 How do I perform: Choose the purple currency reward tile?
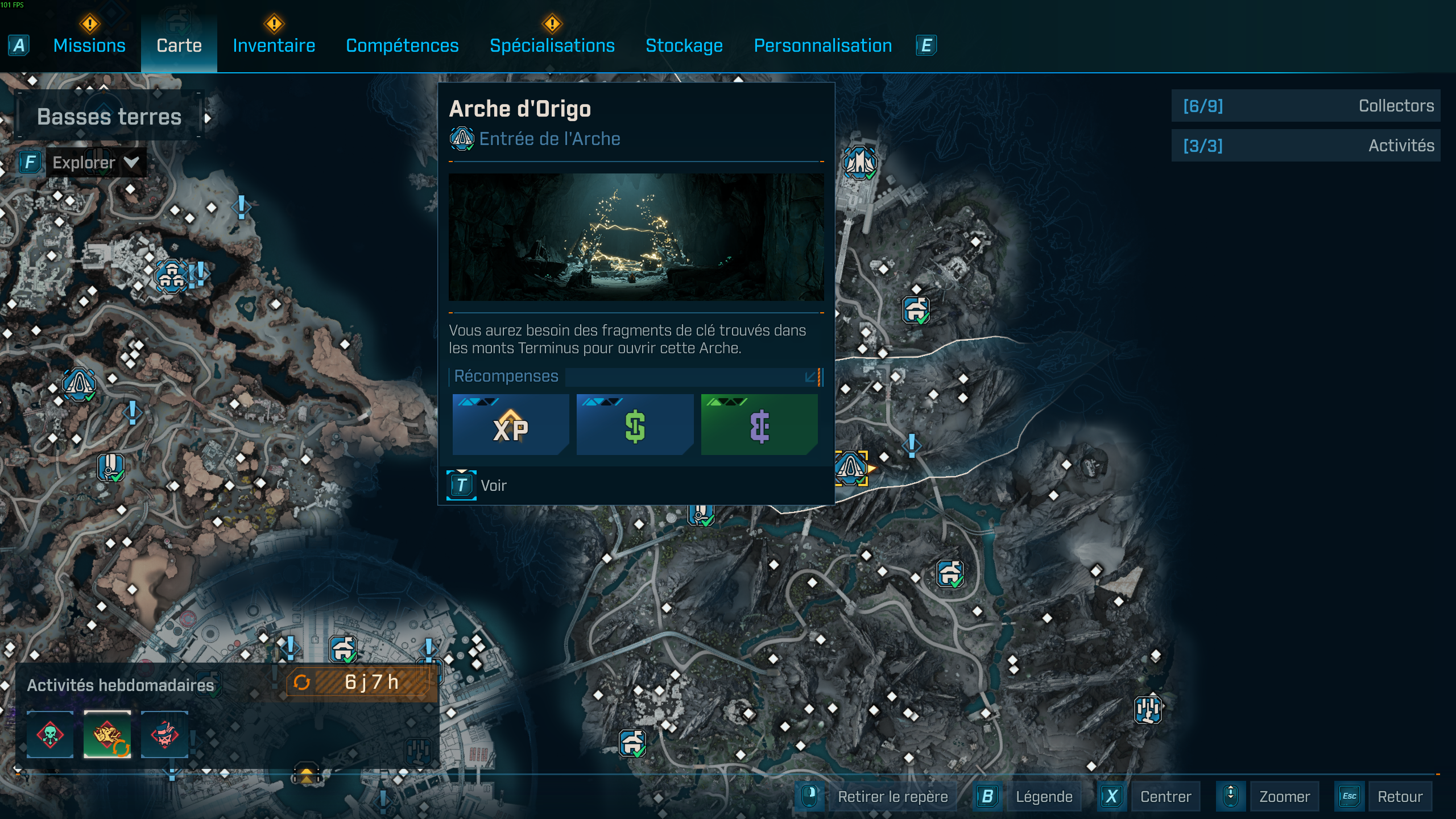(x=759, y=425)
